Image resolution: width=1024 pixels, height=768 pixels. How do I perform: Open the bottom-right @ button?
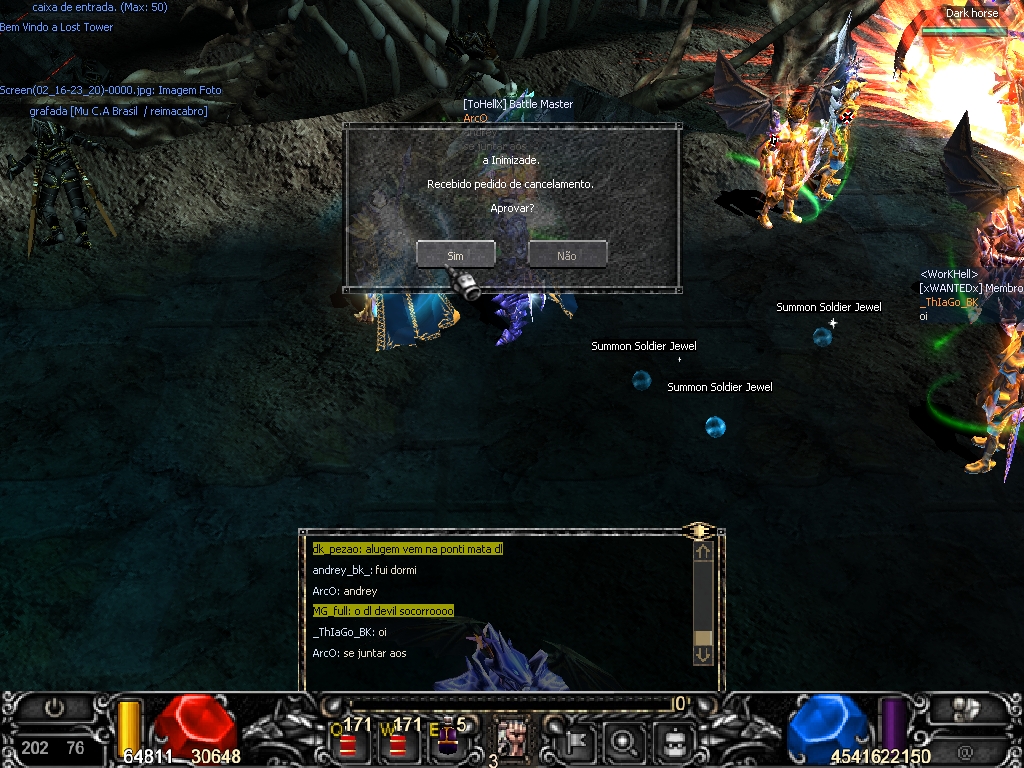click(965, 752)
